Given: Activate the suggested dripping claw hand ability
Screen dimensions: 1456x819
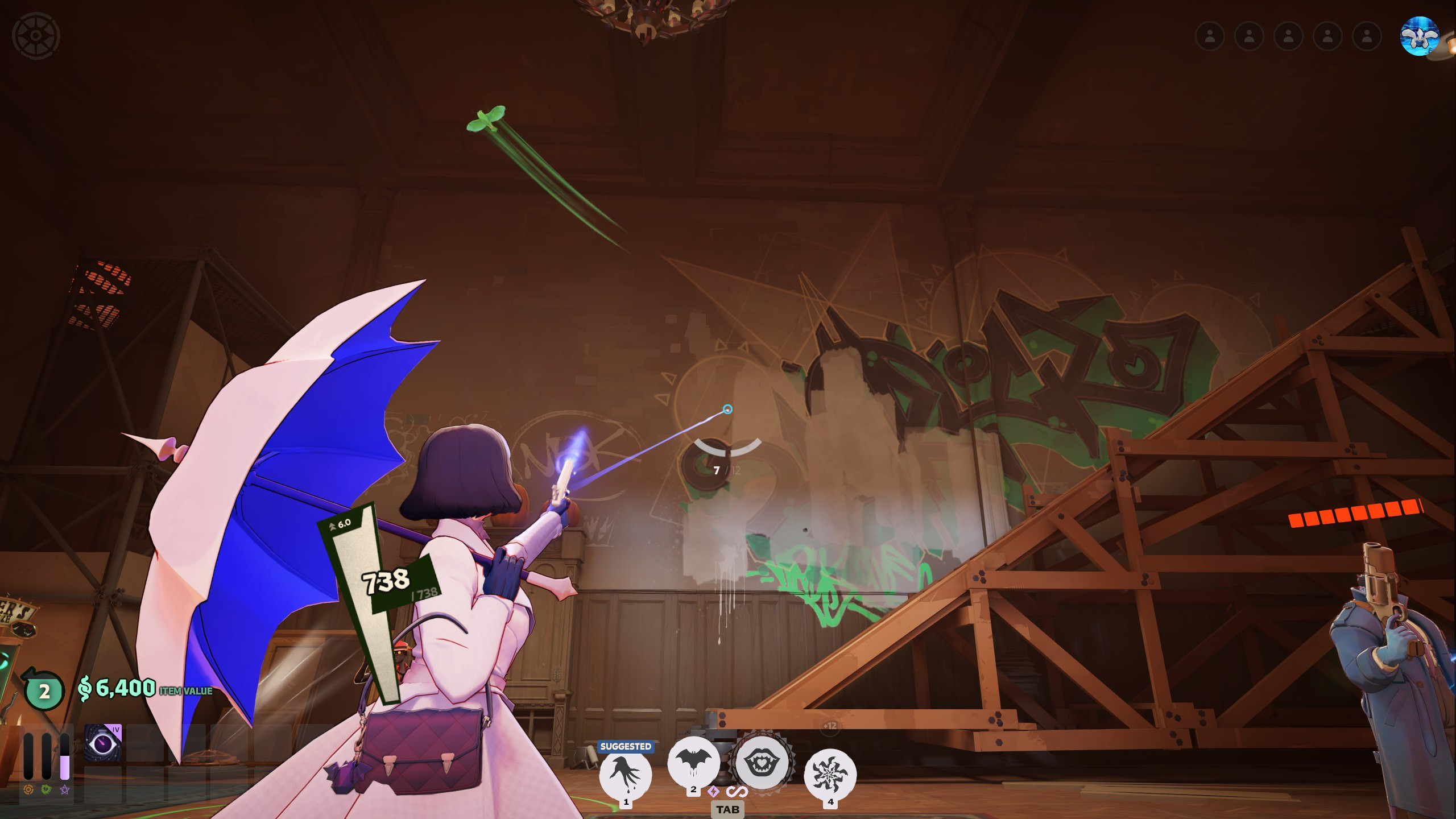Looking at the screenshot, I should [x=626, y=773].
